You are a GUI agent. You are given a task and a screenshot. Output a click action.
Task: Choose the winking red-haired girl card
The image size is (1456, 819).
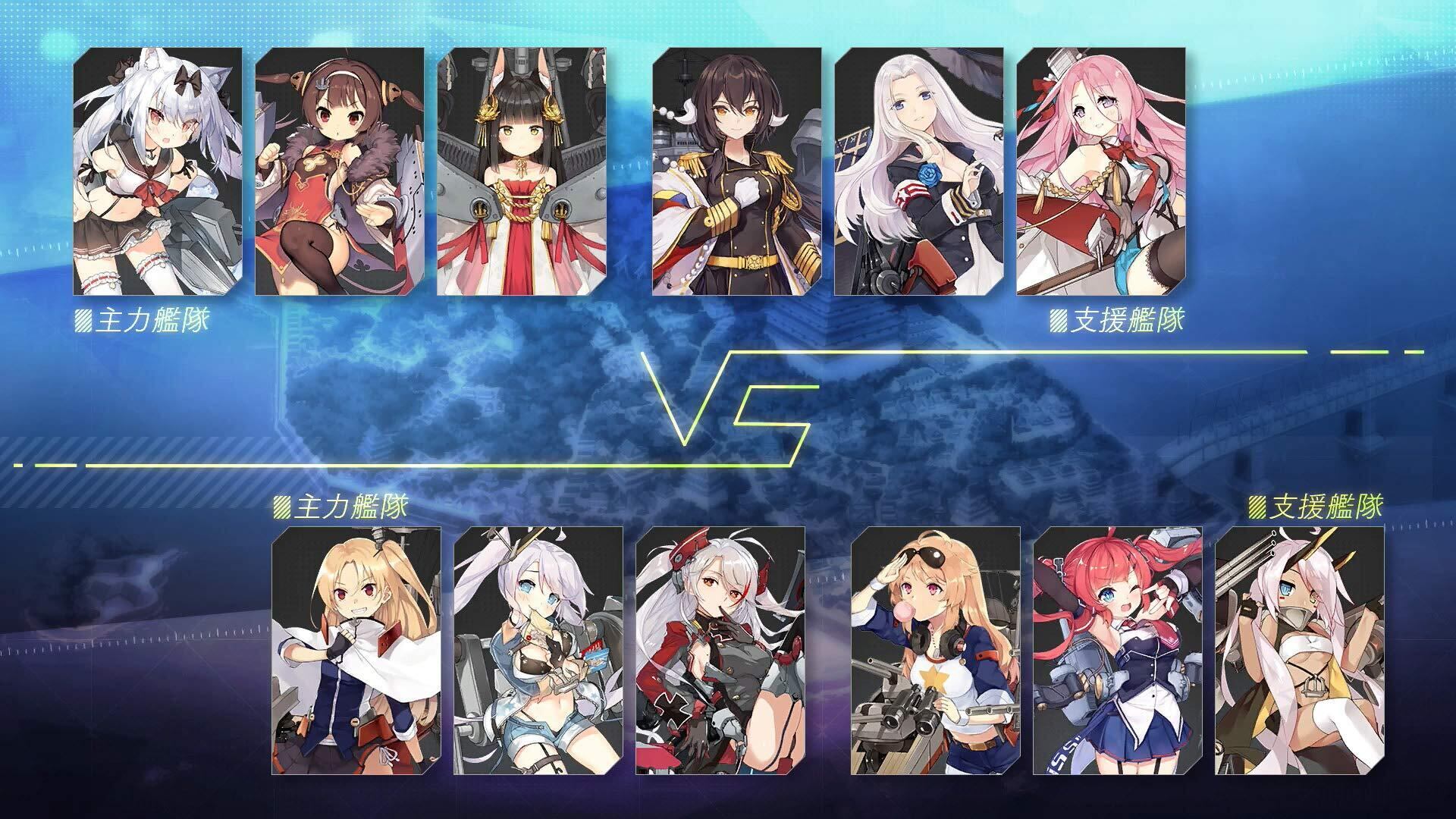point(1118,651)
